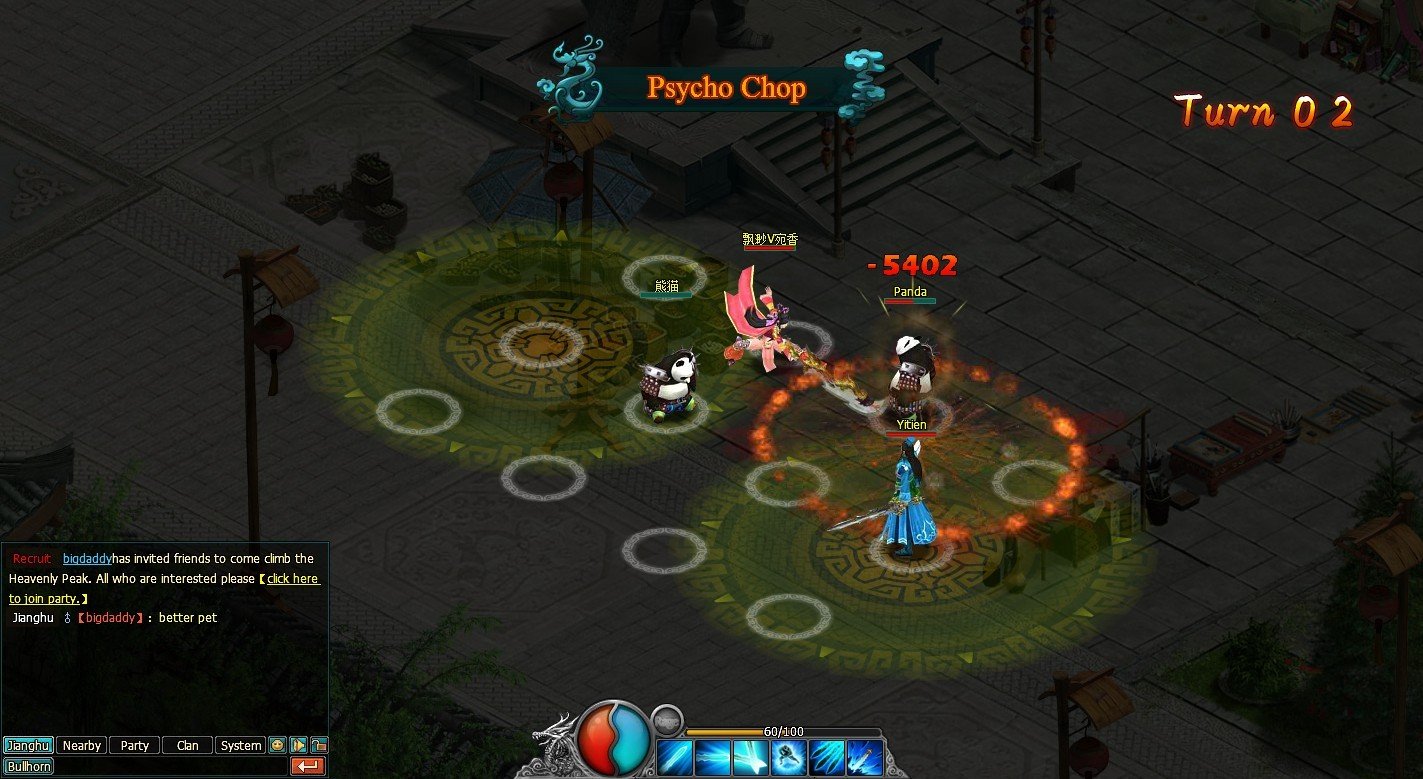Activate the third sword-slash skill icon

[x=750, y=757]
